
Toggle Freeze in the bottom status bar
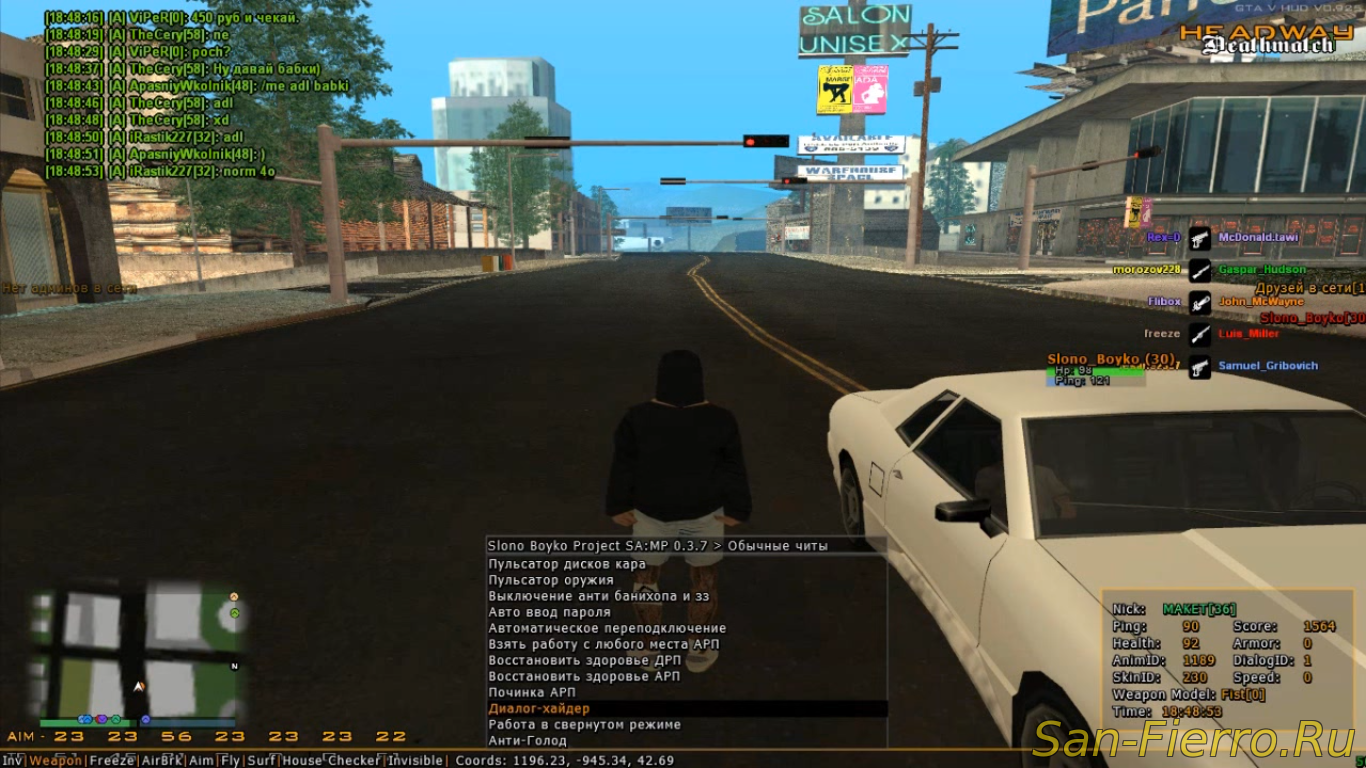pyautogui.click(x=111, y=761)
